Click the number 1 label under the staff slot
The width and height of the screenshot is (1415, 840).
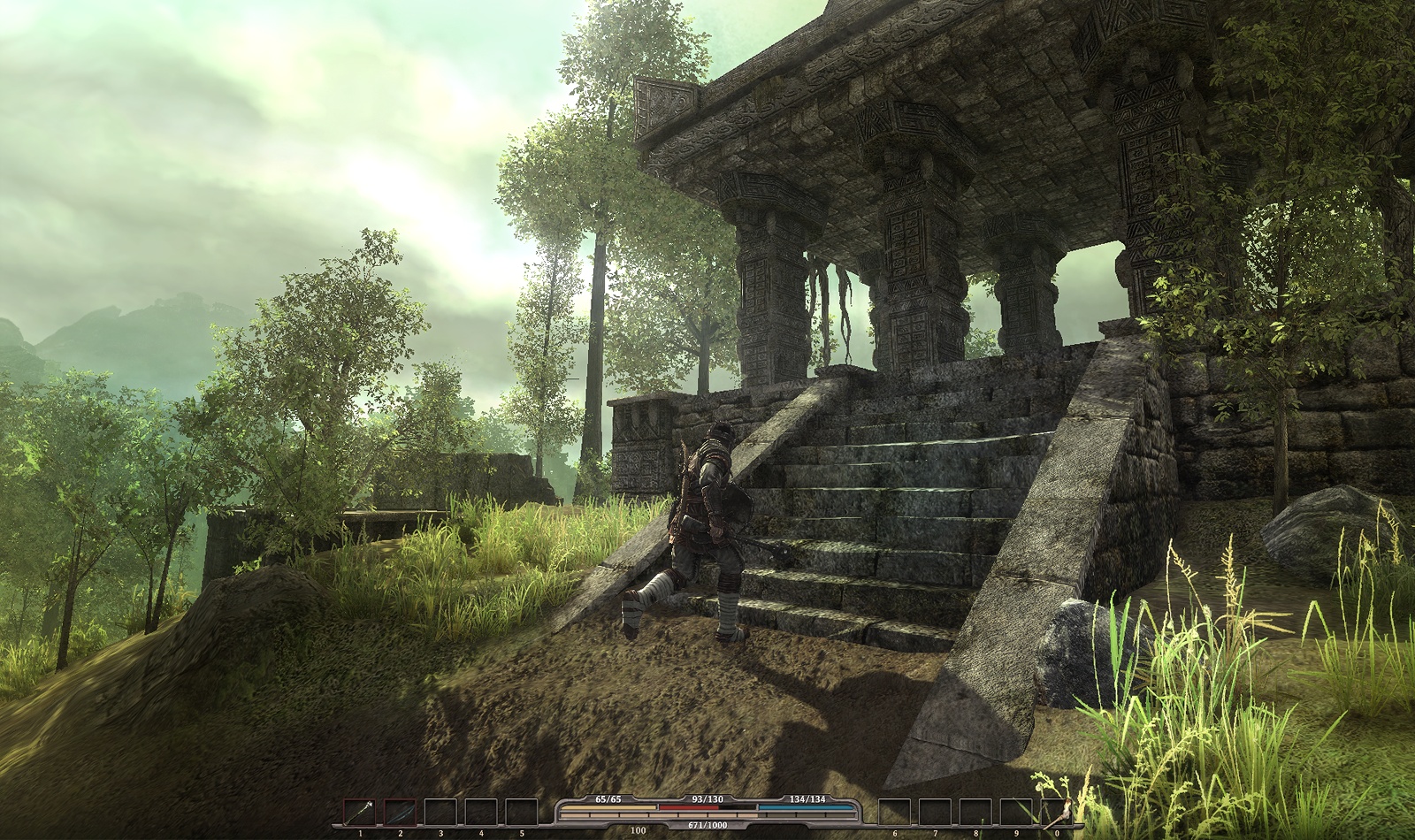[x=359, y=832]
